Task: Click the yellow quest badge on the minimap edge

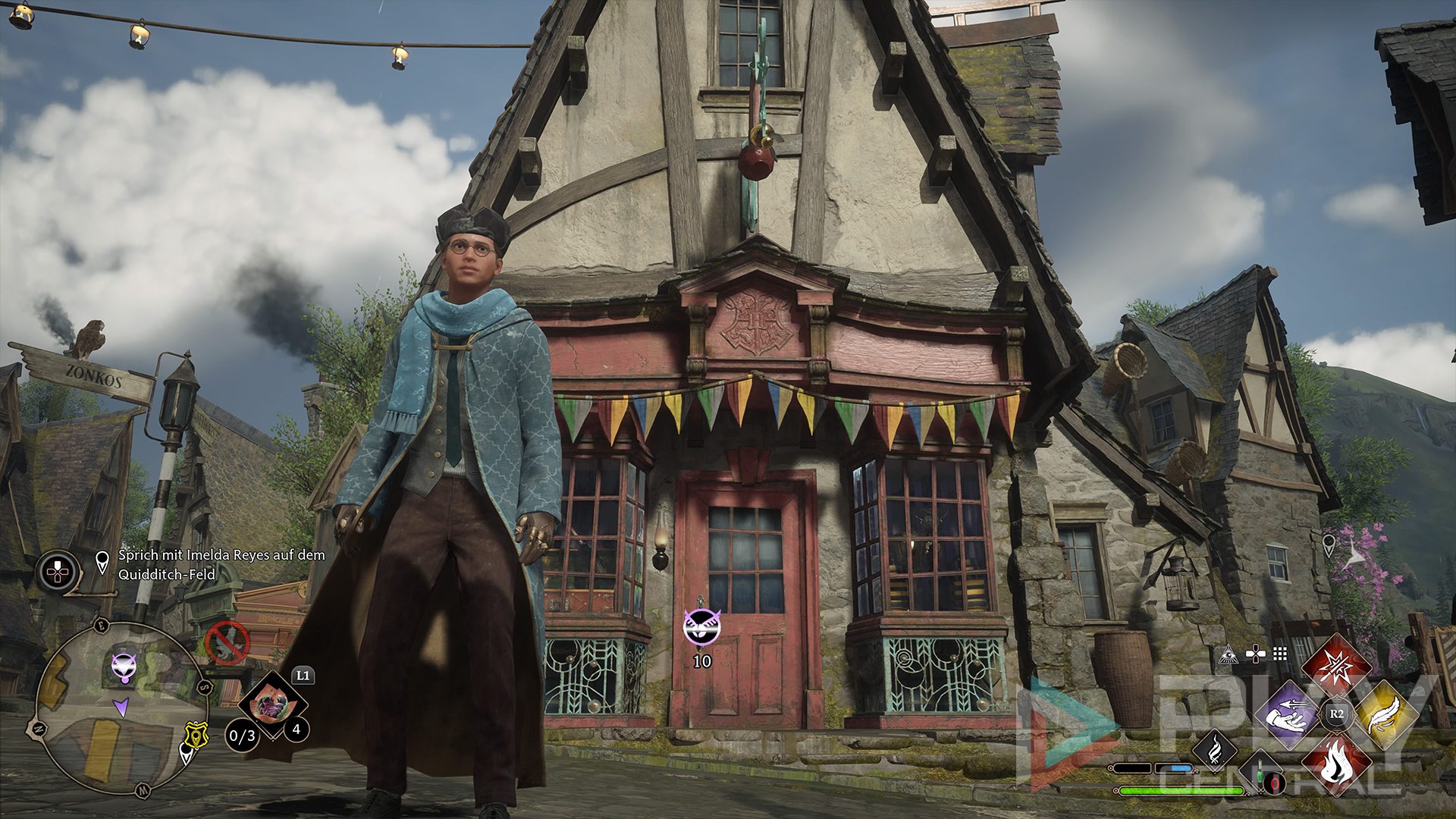Action: 196,736
